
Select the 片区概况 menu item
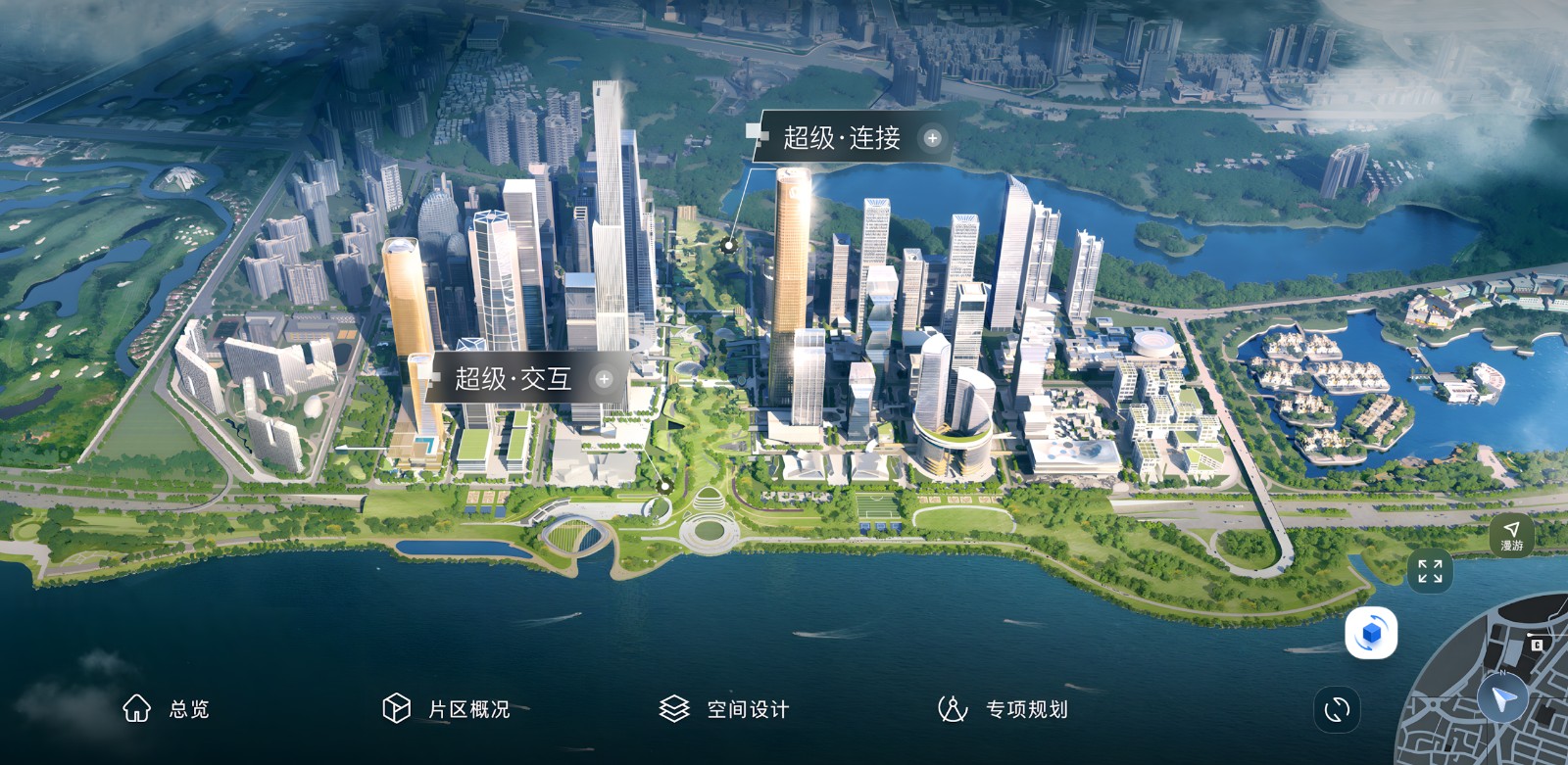tap(446, 708)
